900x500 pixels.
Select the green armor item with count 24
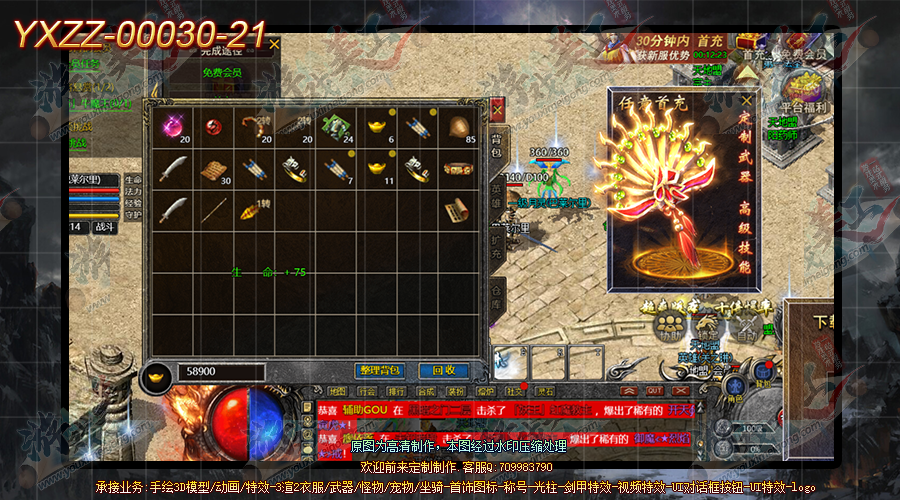tap(338, 127)
